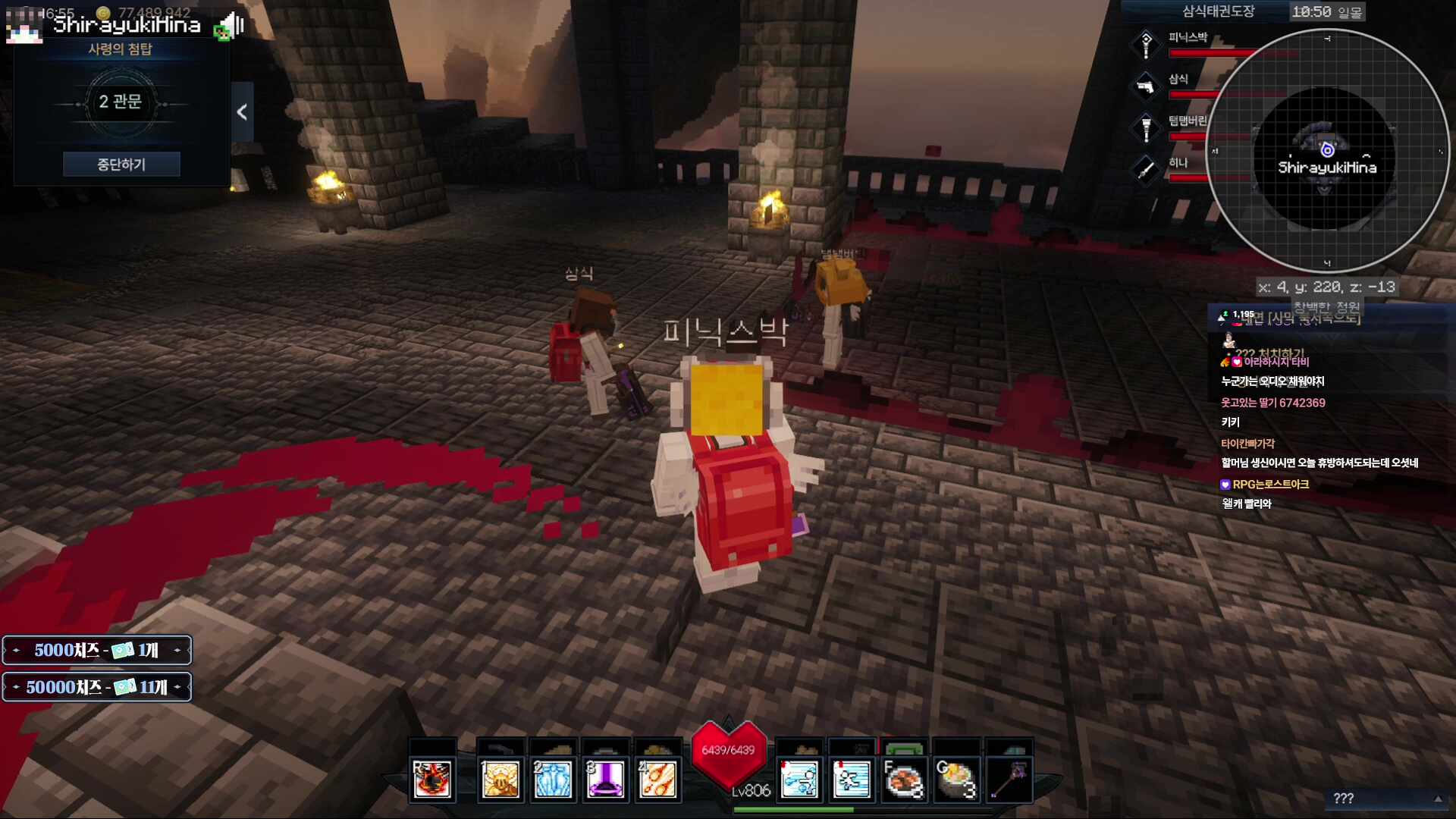Screen dimensions: 1456x819
Task: Expand the ??? chat box arrow
Action: tap(1438, 799)
